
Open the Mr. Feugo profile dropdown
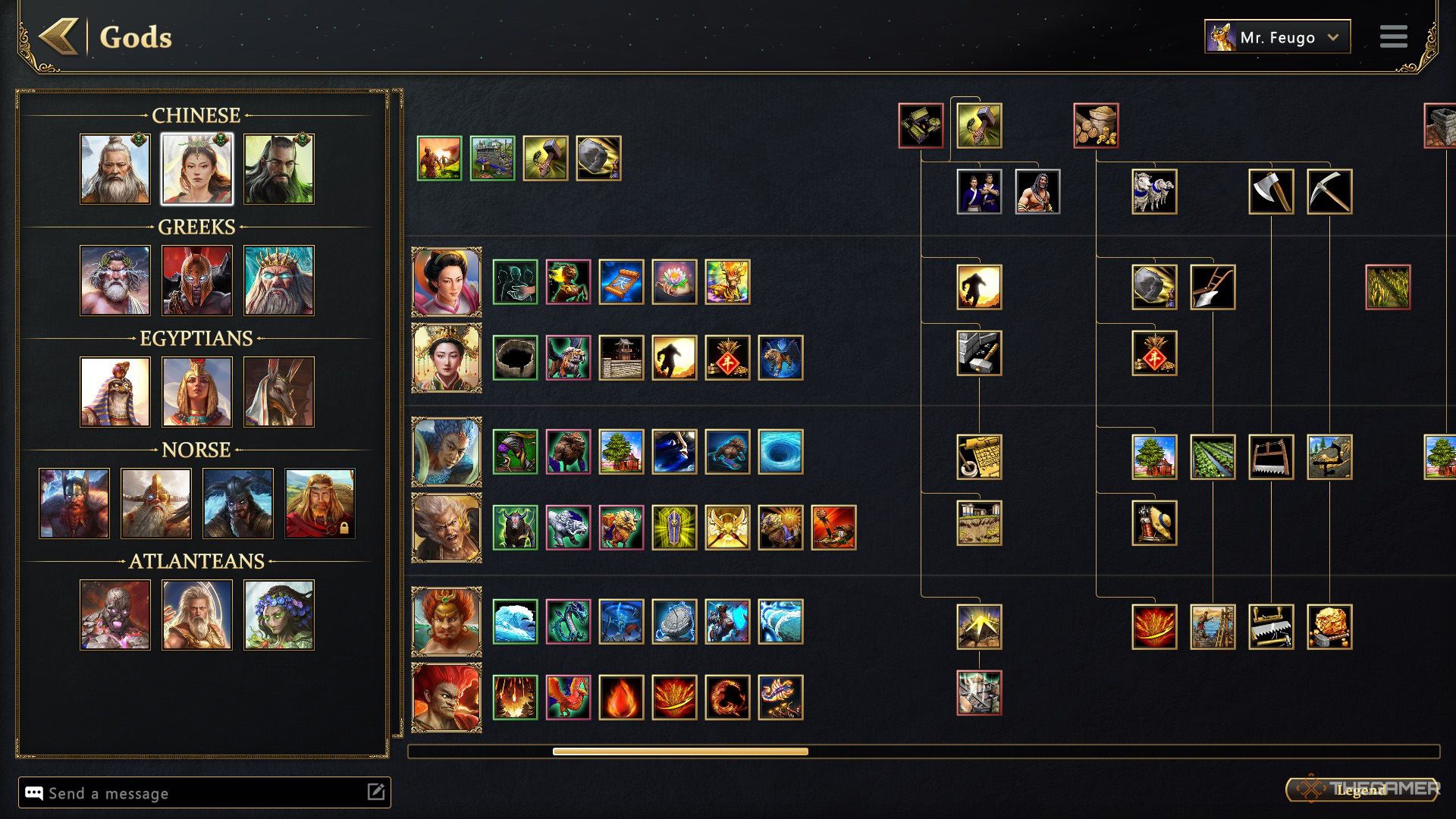click(x=1277, y=36)
